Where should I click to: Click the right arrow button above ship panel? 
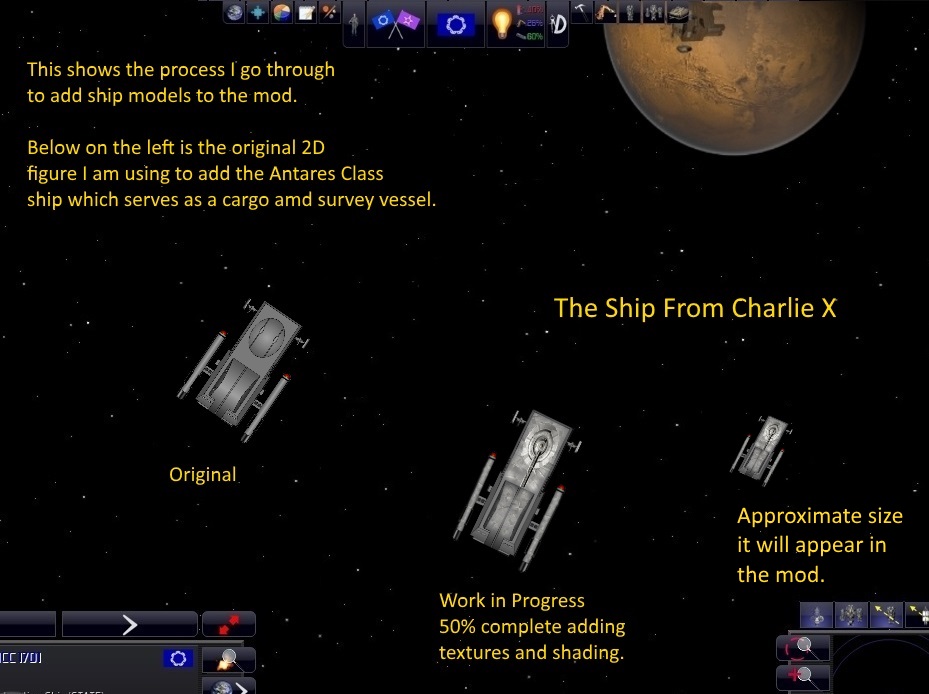coord(129,624)
